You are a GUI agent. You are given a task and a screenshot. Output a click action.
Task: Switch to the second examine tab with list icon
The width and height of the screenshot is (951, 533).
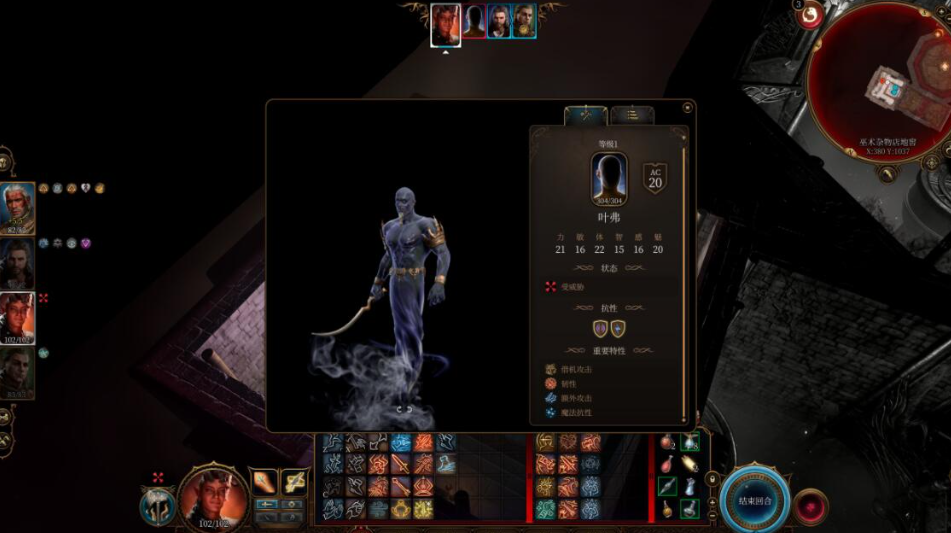[632, 116]
